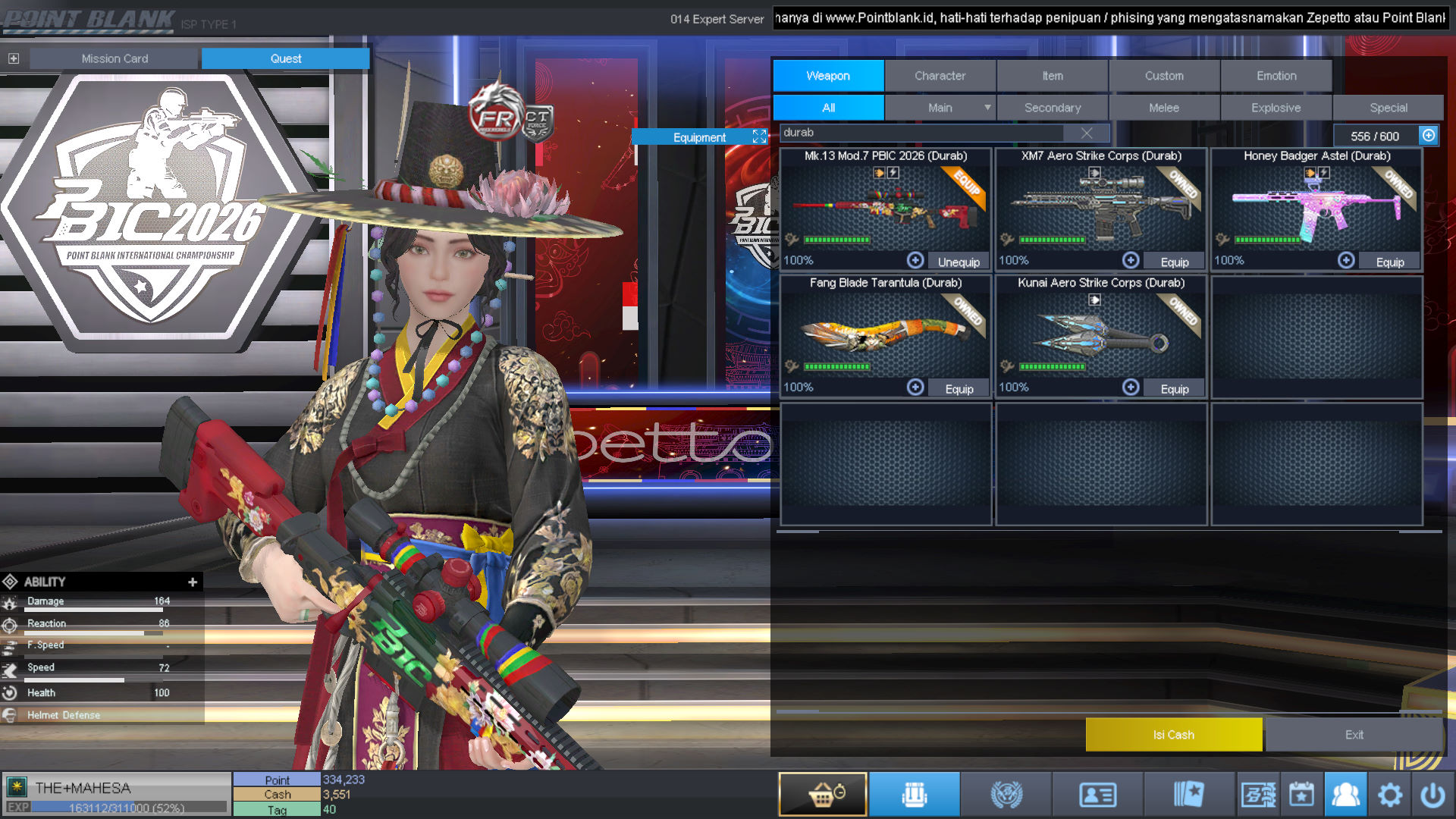Select the Custom tab

[1164, 76]
